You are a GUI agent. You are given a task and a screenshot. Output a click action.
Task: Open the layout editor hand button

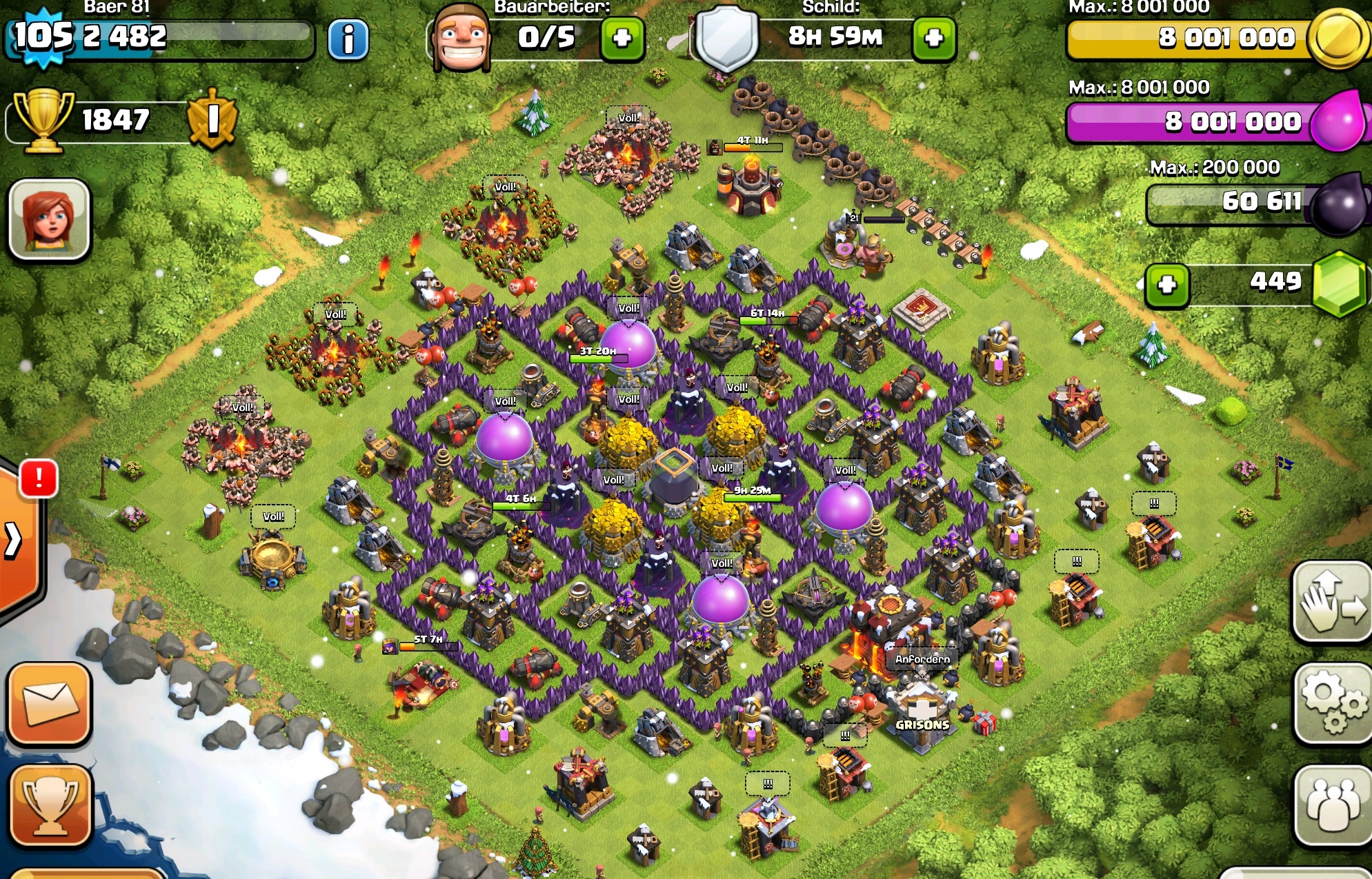[1332, 602]
